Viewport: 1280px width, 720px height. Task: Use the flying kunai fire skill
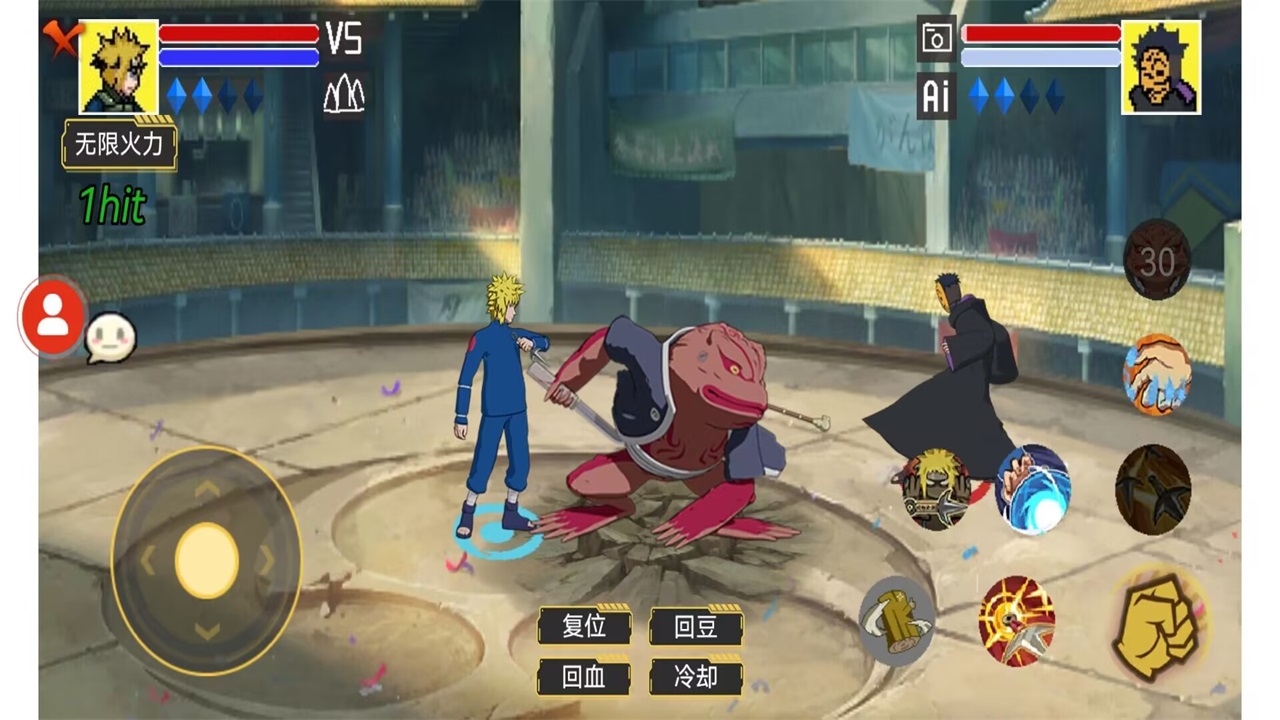1017,621
